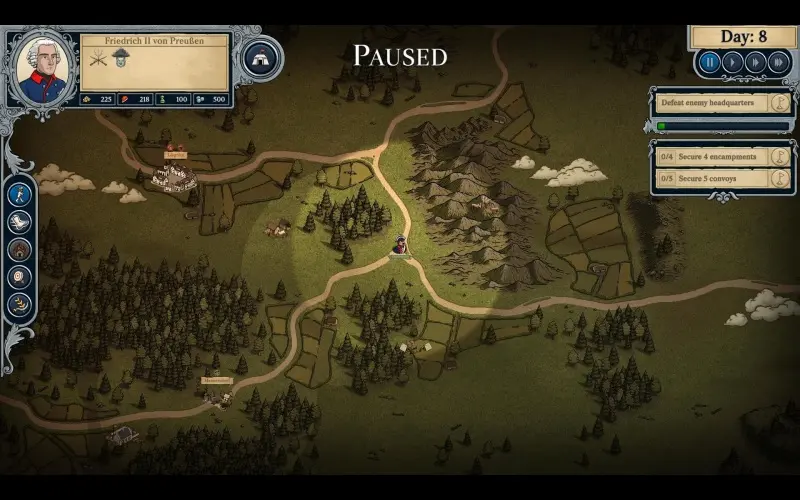The height and width of the screenshot is (500, 800).
Task: Activate the wheat forage command
Action: [x=20, y=304]
